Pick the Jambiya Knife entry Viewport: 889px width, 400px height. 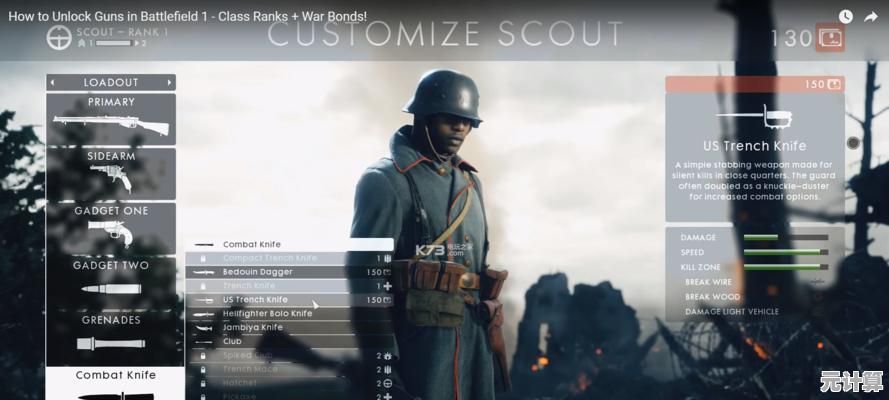[288, 327]
